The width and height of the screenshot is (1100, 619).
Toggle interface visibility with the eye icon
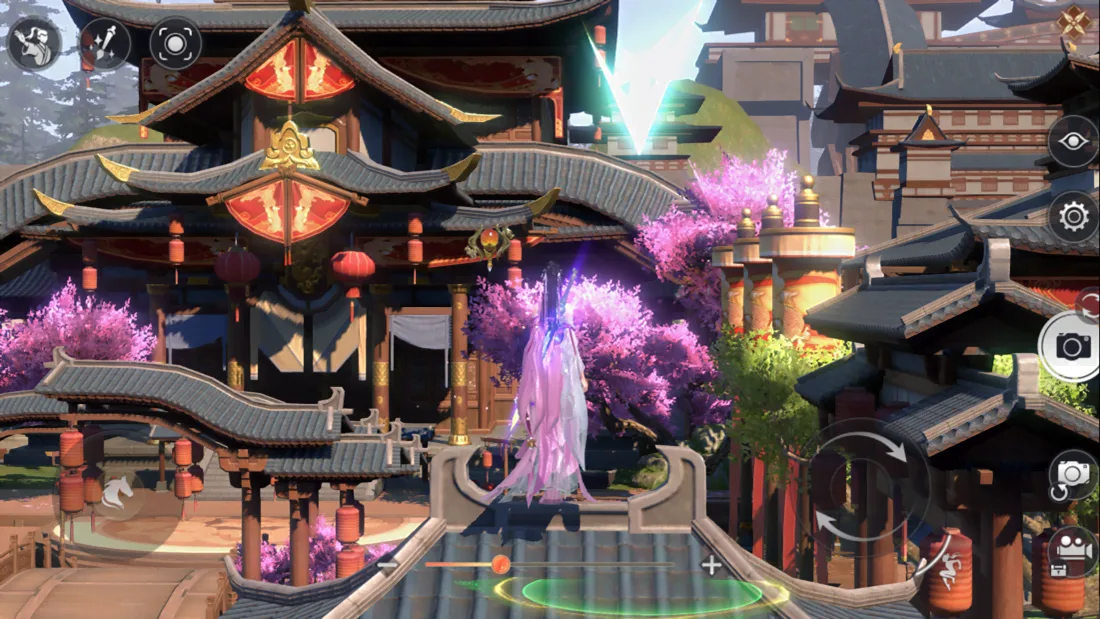1073,141
